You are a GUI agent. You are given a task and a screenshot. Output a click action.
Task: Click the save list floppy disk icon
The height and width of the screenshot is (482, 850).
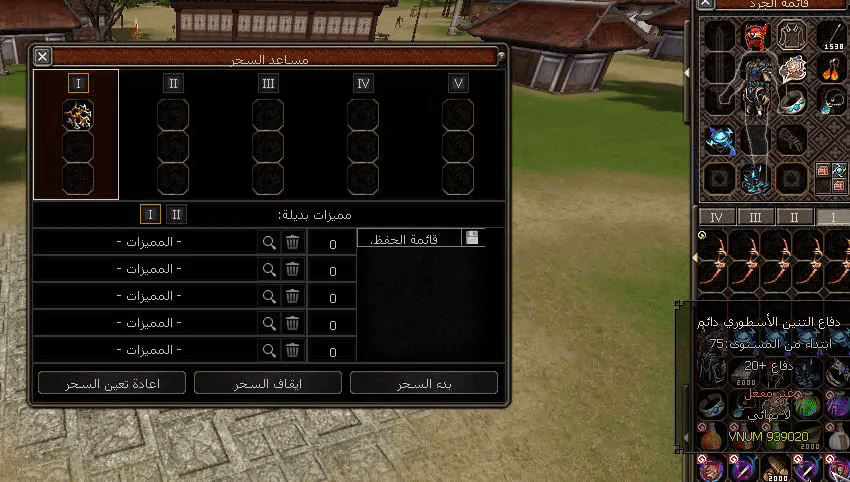473,238
